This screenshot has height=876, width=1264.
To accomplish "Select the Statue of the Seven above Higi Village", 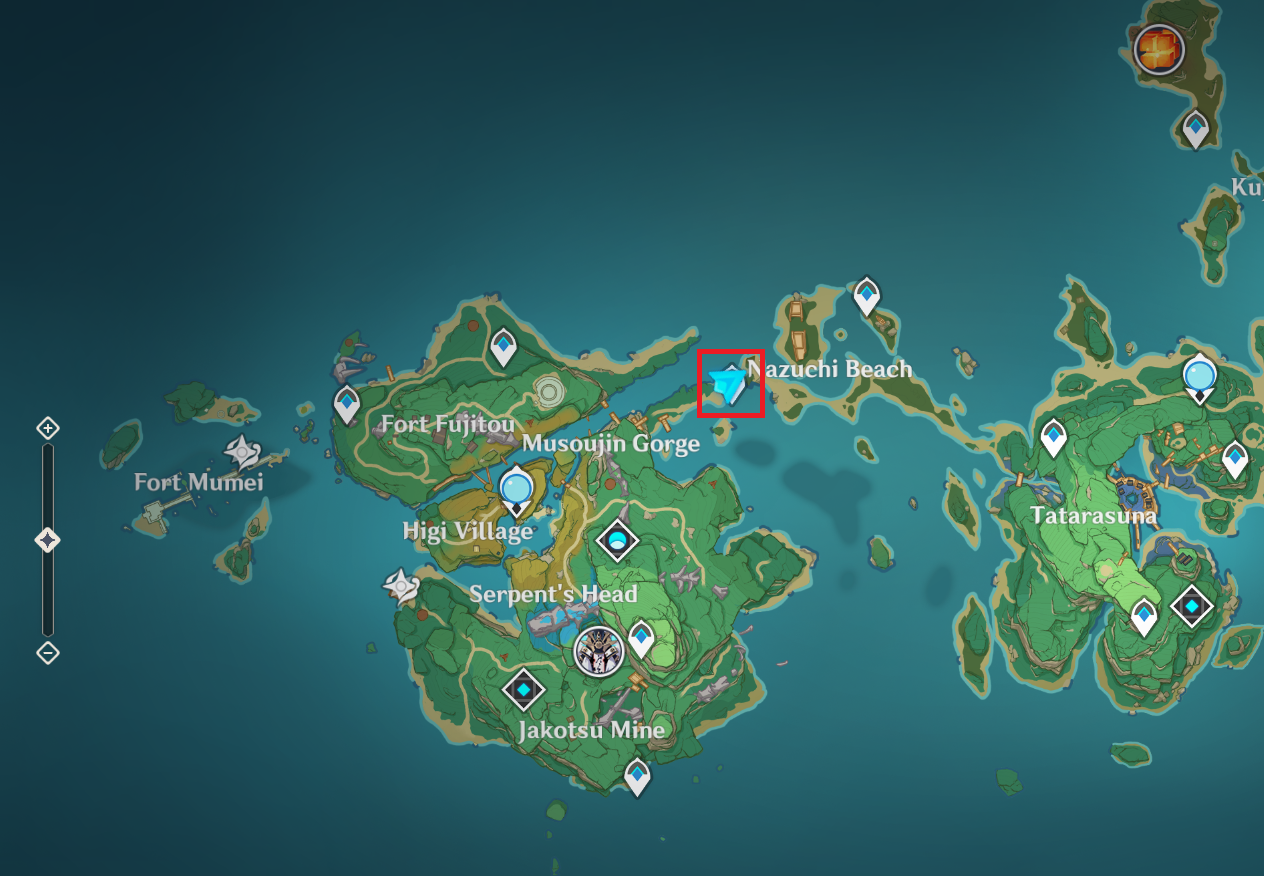I will coord(517,488).
